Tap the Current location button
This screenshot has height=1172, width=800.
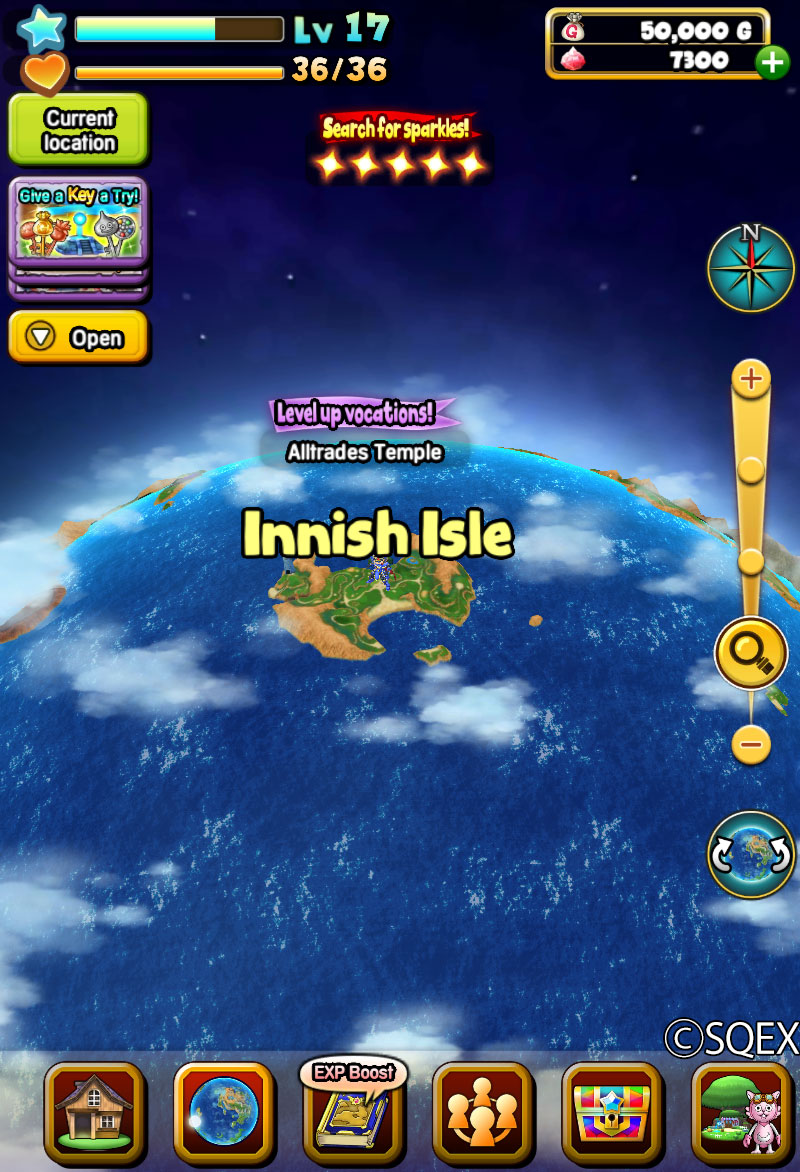pos(78,130)
